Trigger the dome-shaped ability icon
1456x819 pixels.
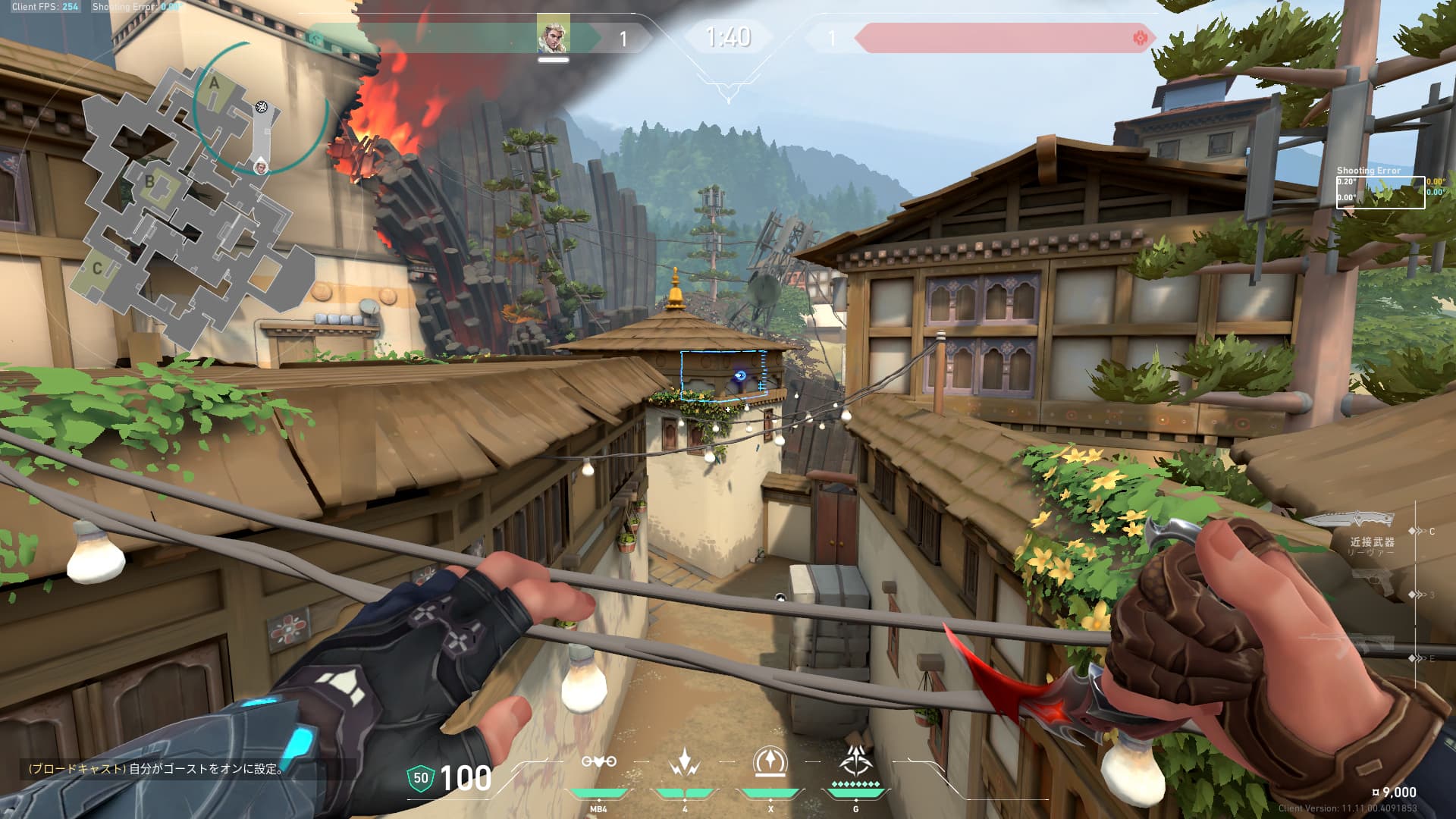[770, 762]
